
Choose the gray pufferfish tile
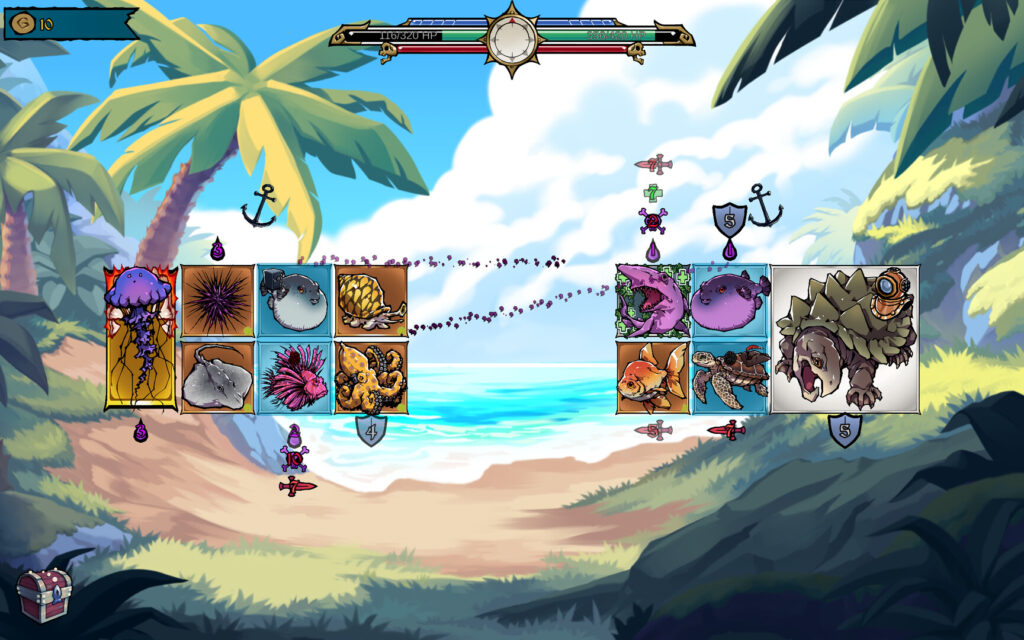294,301
